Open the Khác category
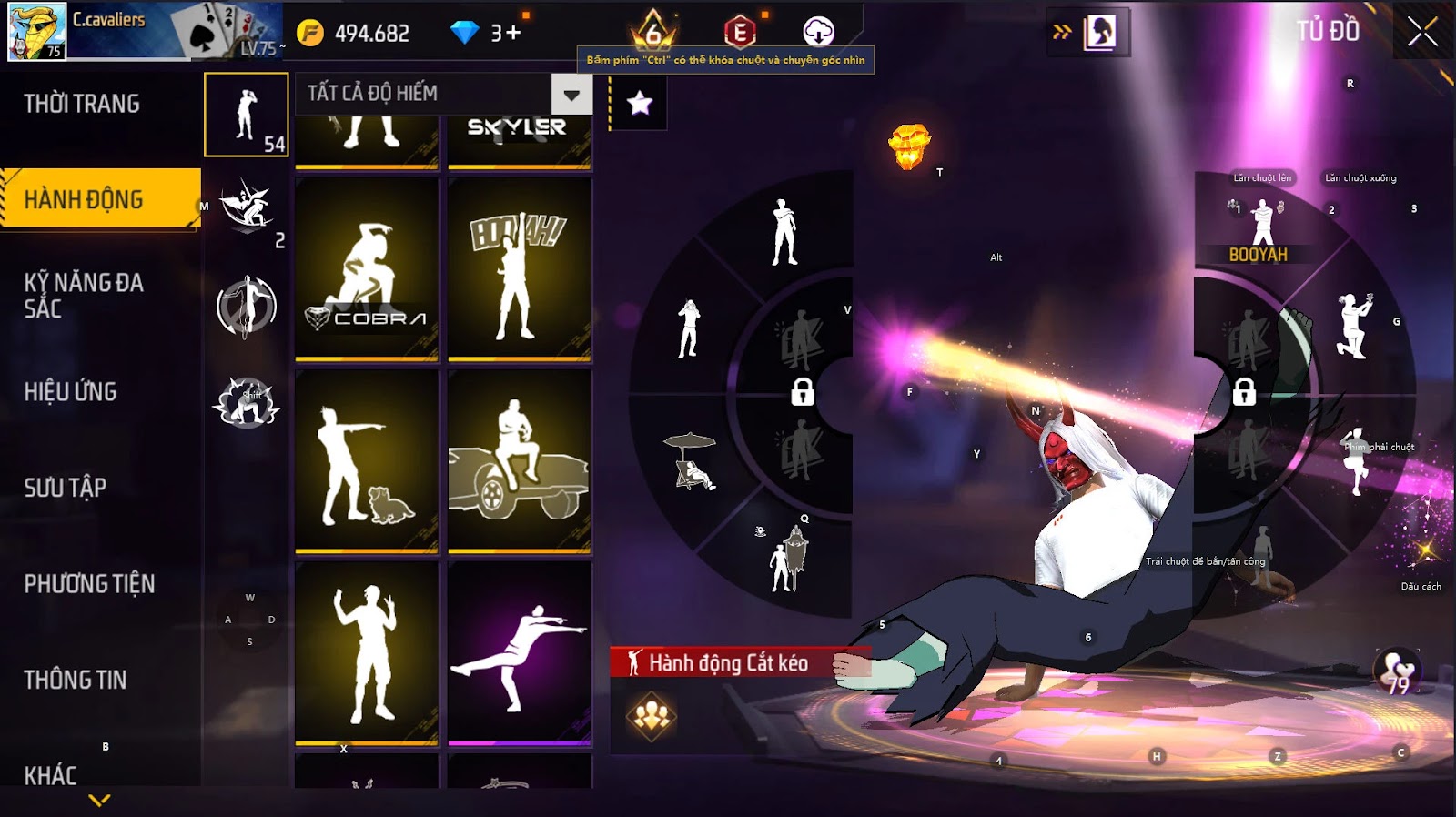This screenshot has height=817, width=1456. (51, 775)
